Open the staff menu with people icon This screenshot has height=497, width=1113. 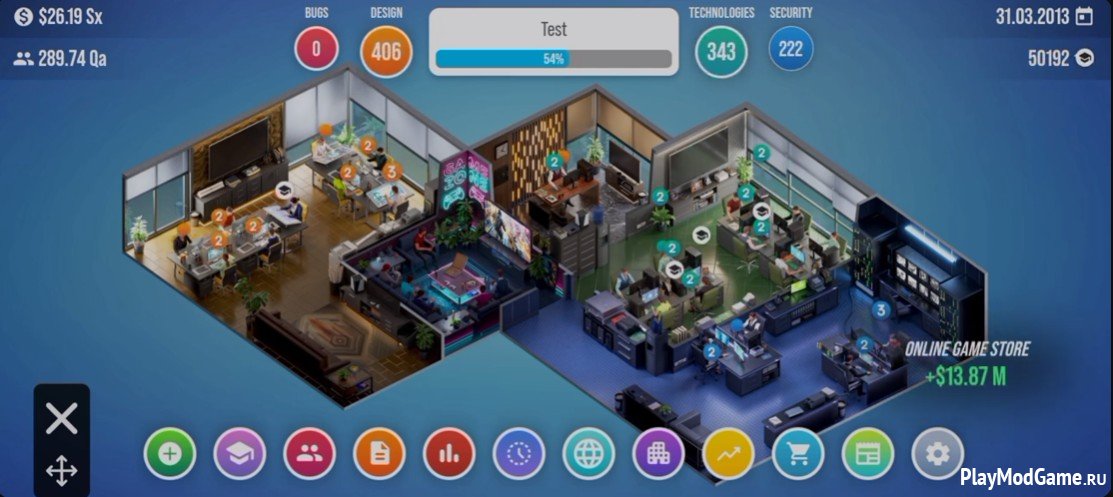click(x=309, y=454)
